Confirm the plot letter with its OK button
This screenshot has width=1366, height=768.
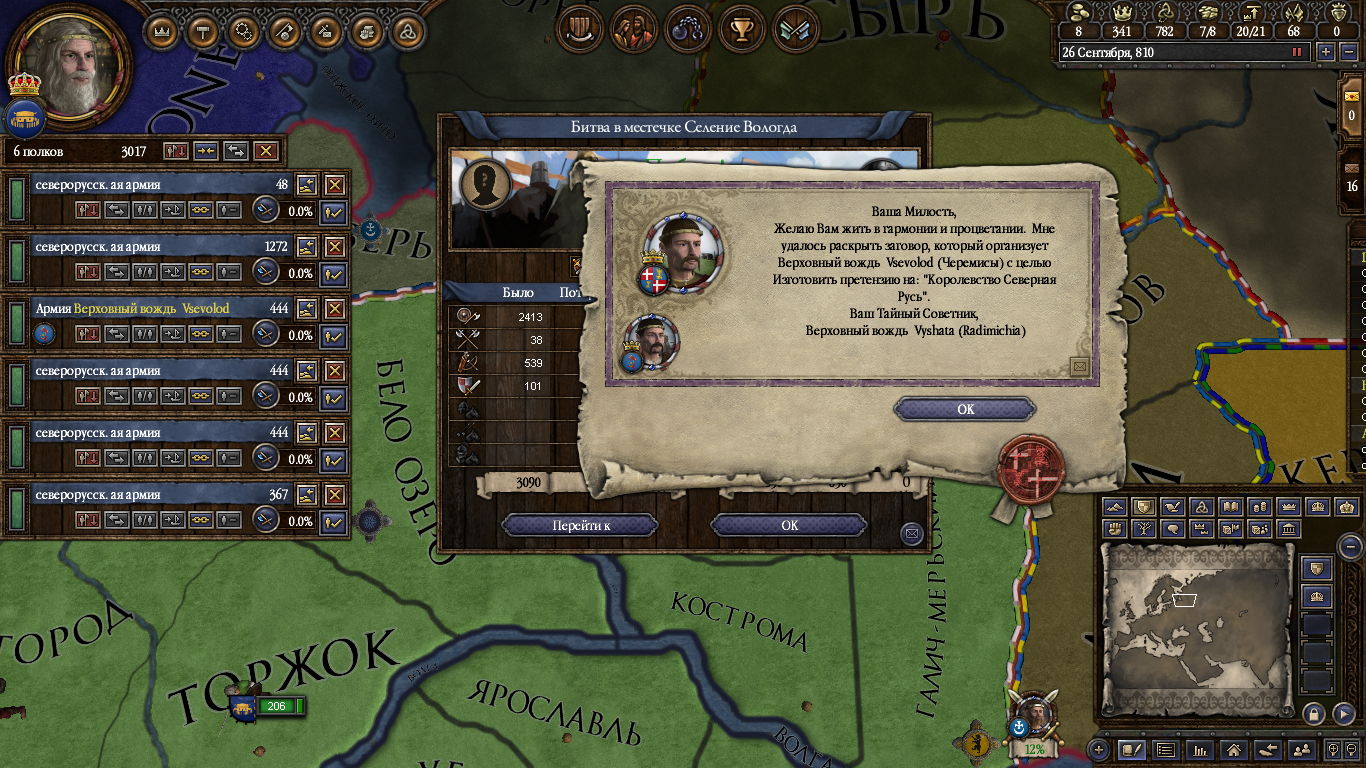pos(965,409)
